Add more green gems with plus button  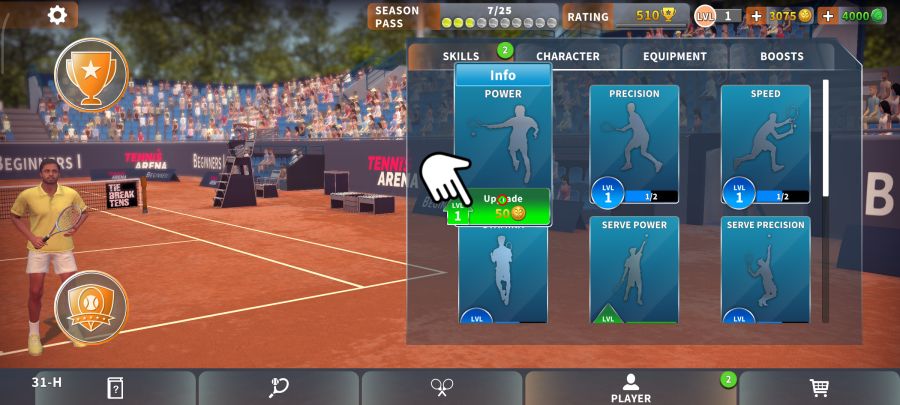(828, 16)
